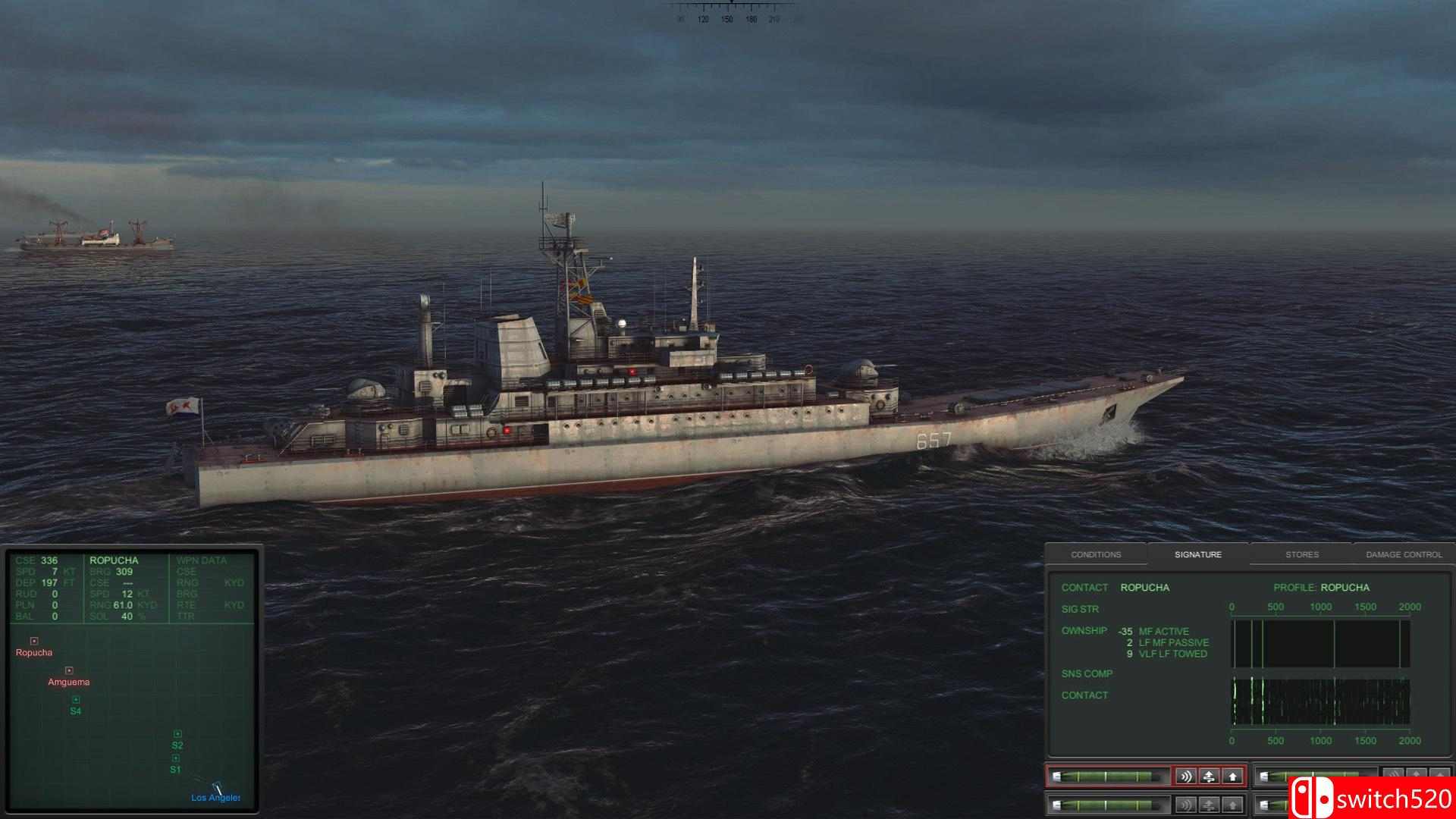Click the wire guidance icon beside tube one
The image size is (1456, 819).
(1210, 777)
